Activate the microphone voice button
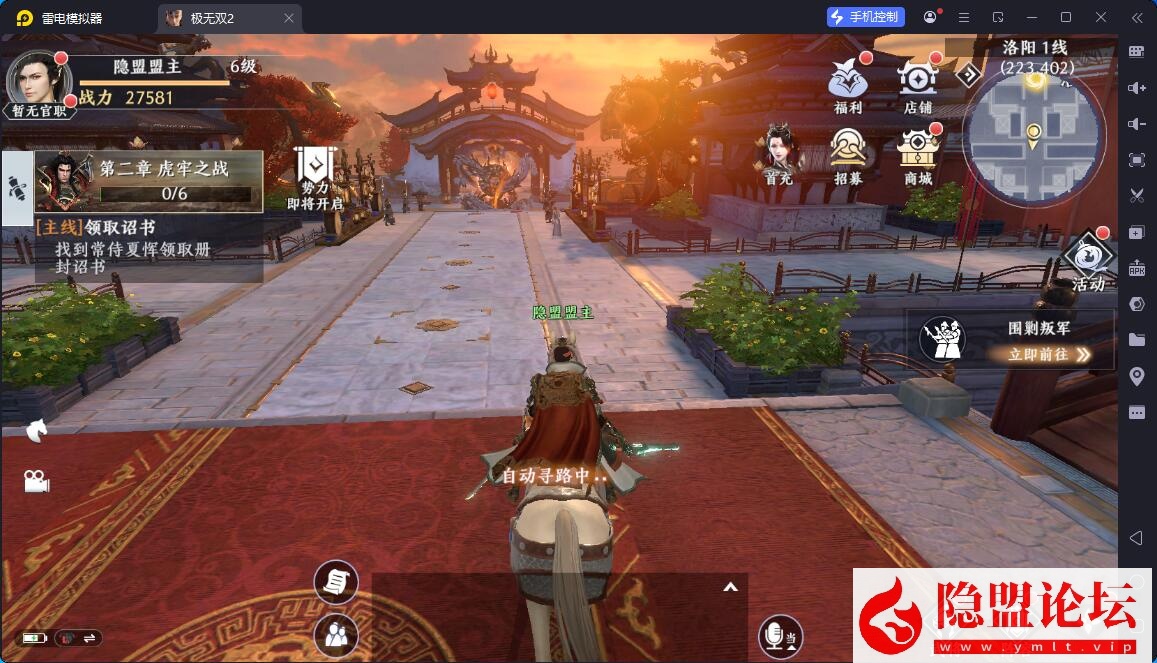Screen dimensions: 1157x663 pyautogui.click(x=778, y=636)
